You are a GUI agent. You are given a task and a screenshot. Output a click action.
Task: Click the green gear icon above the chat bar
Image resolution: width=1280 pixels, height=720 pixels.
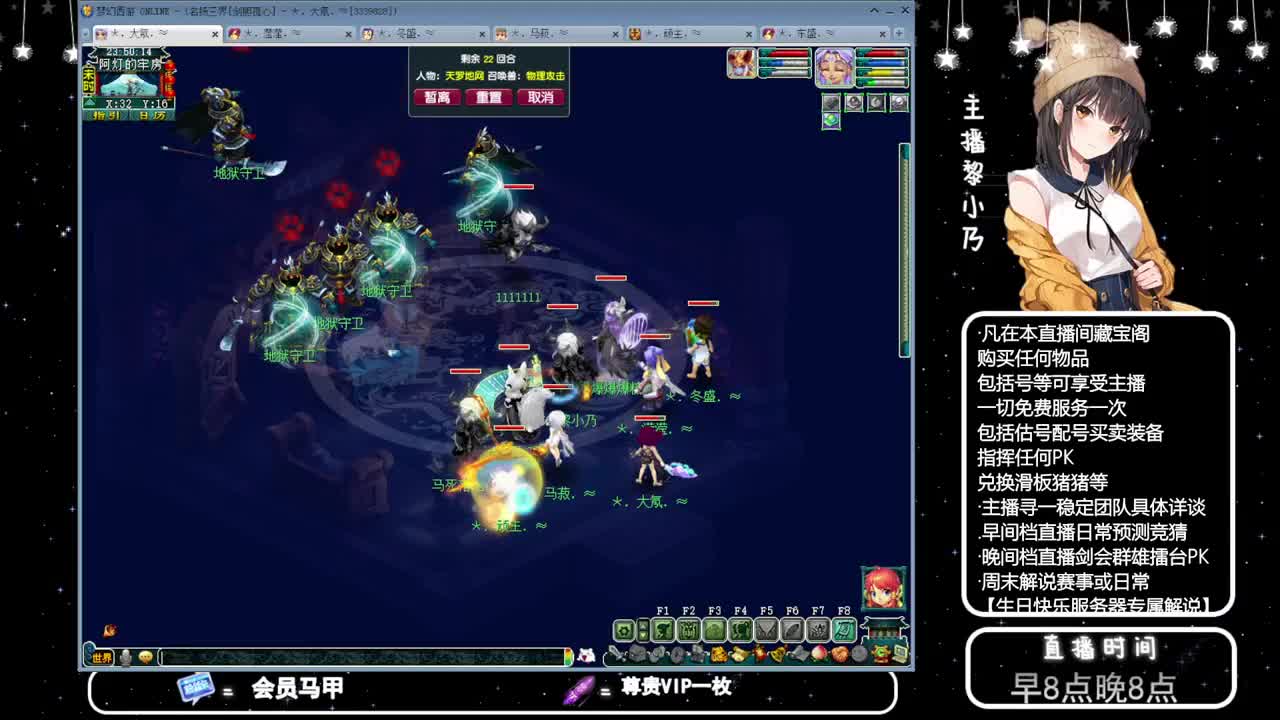(x=624, y=629)
